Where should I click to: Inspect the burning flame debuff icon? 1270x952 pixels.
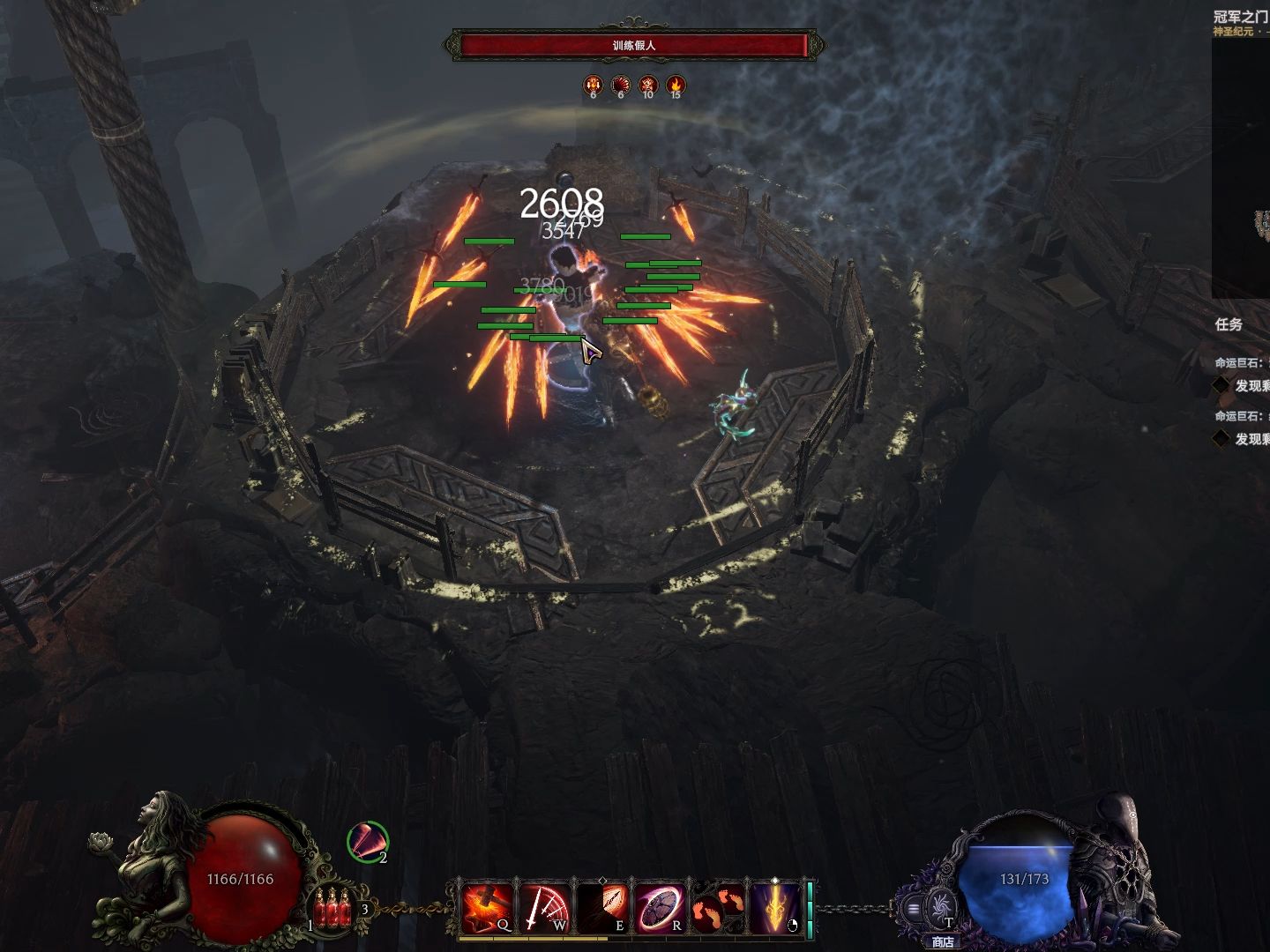676,86
